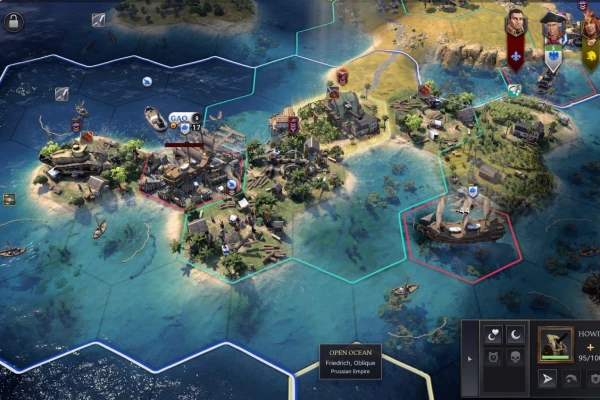Select the tricorn hat leader portrait
The height and width of the screenshot is (400, 600).
coord(552,26)
